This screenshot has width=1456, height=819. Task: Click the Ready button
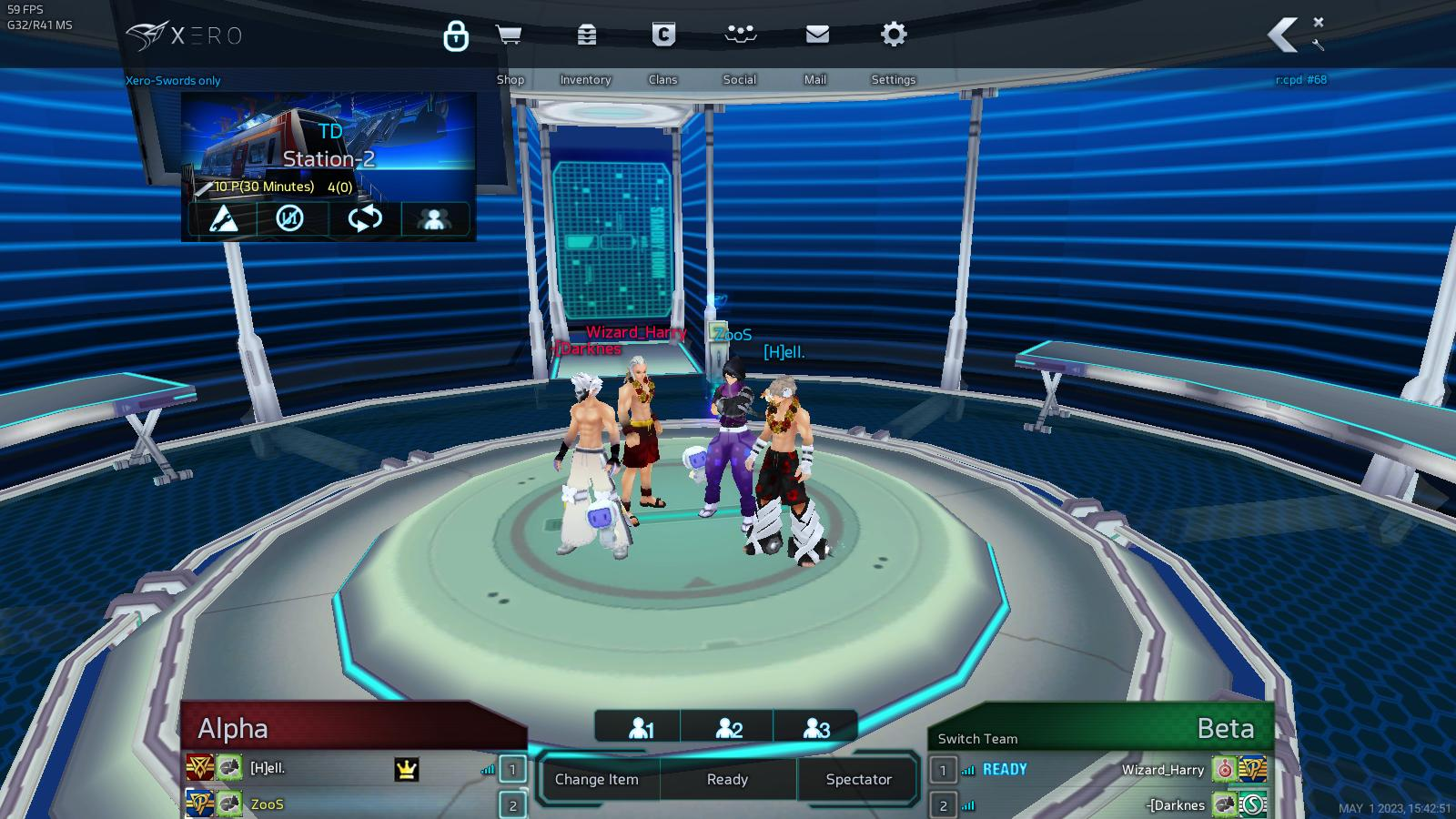pos(727,779)
